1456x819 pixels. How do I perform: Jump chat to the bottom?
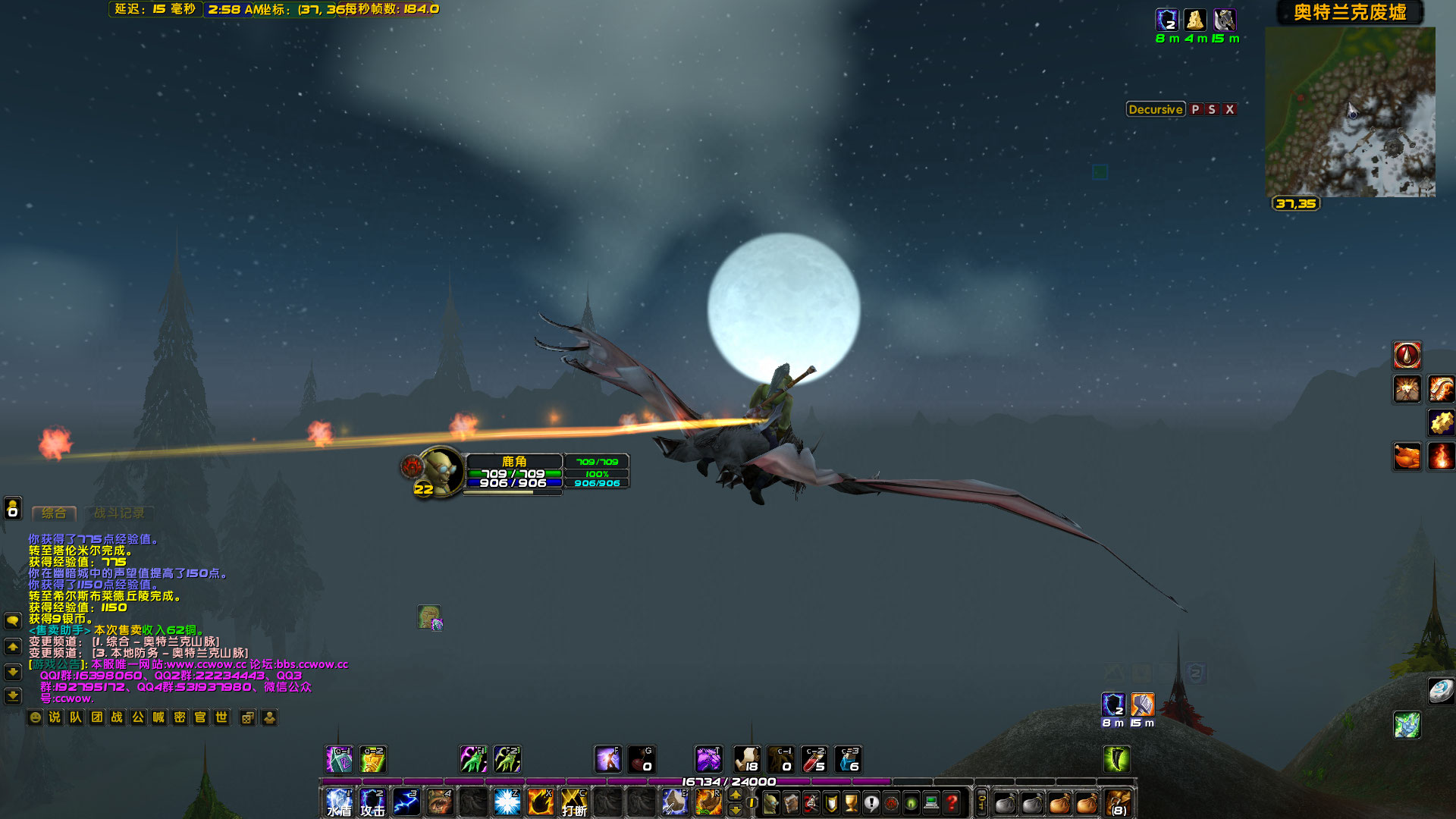(x=13, y=695)
